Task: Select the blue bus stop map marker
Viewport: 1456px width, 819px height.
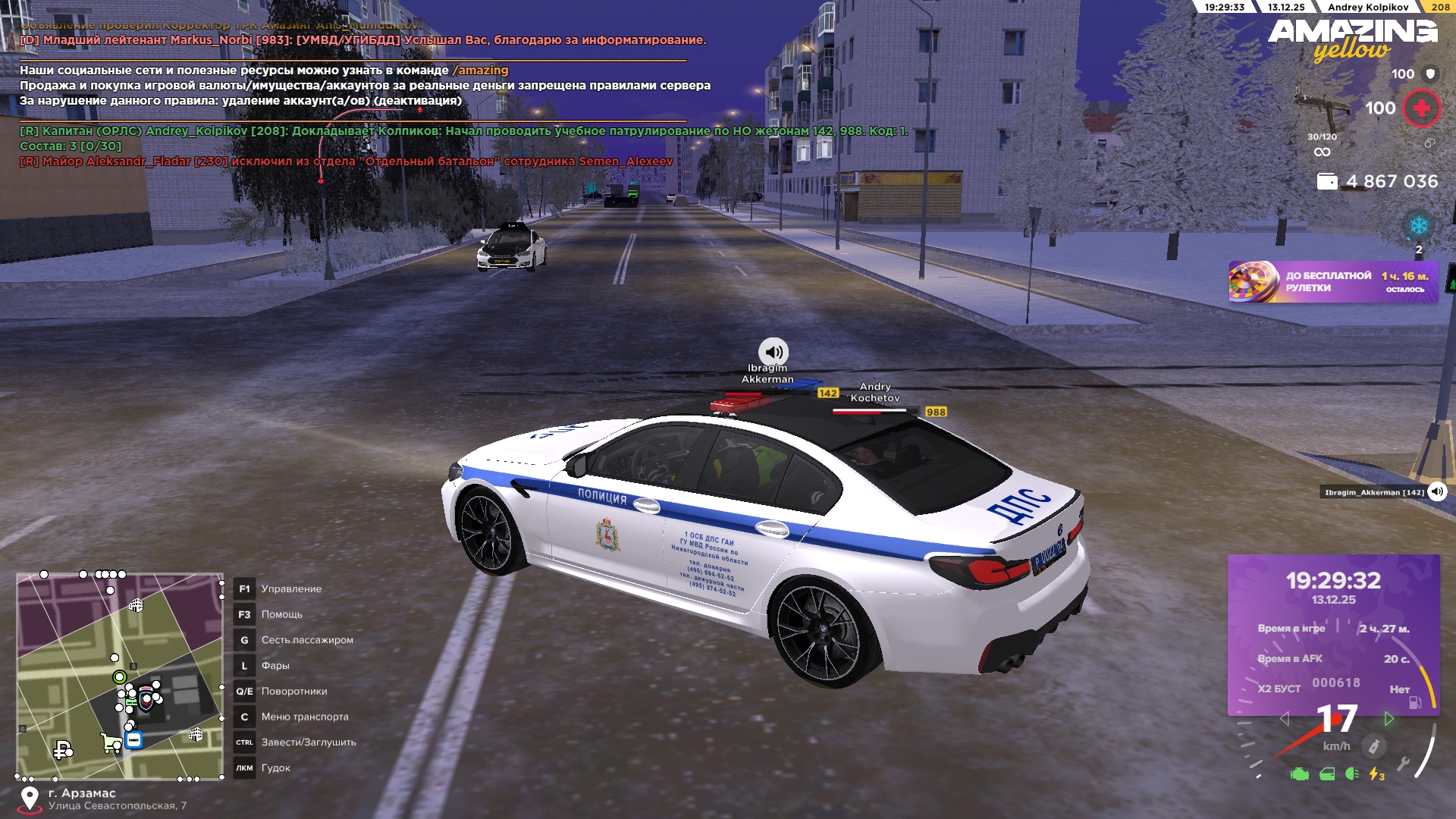Action: (x=134, y=739)
